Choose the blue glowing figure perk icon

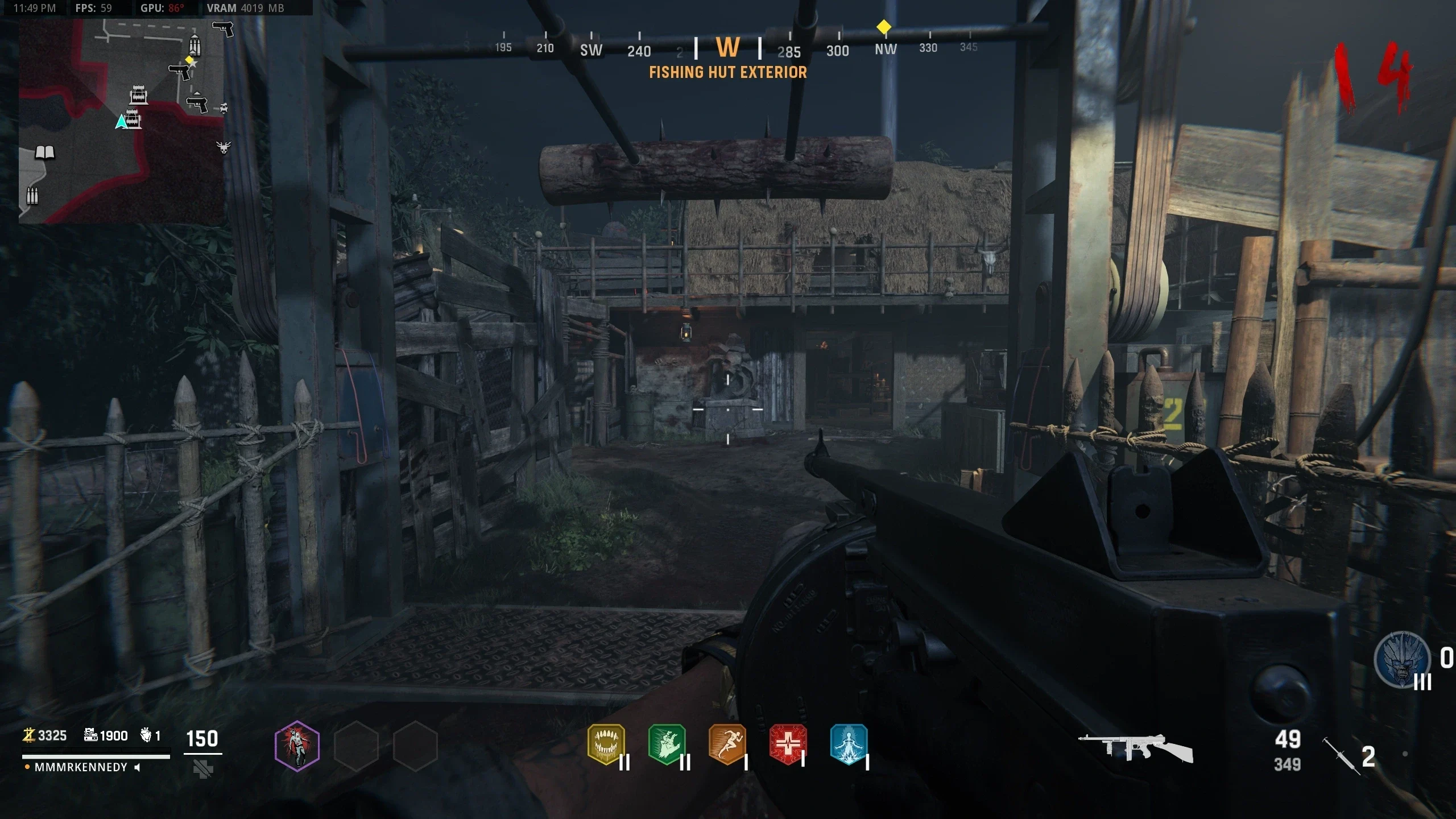click(x=849, y=744)
